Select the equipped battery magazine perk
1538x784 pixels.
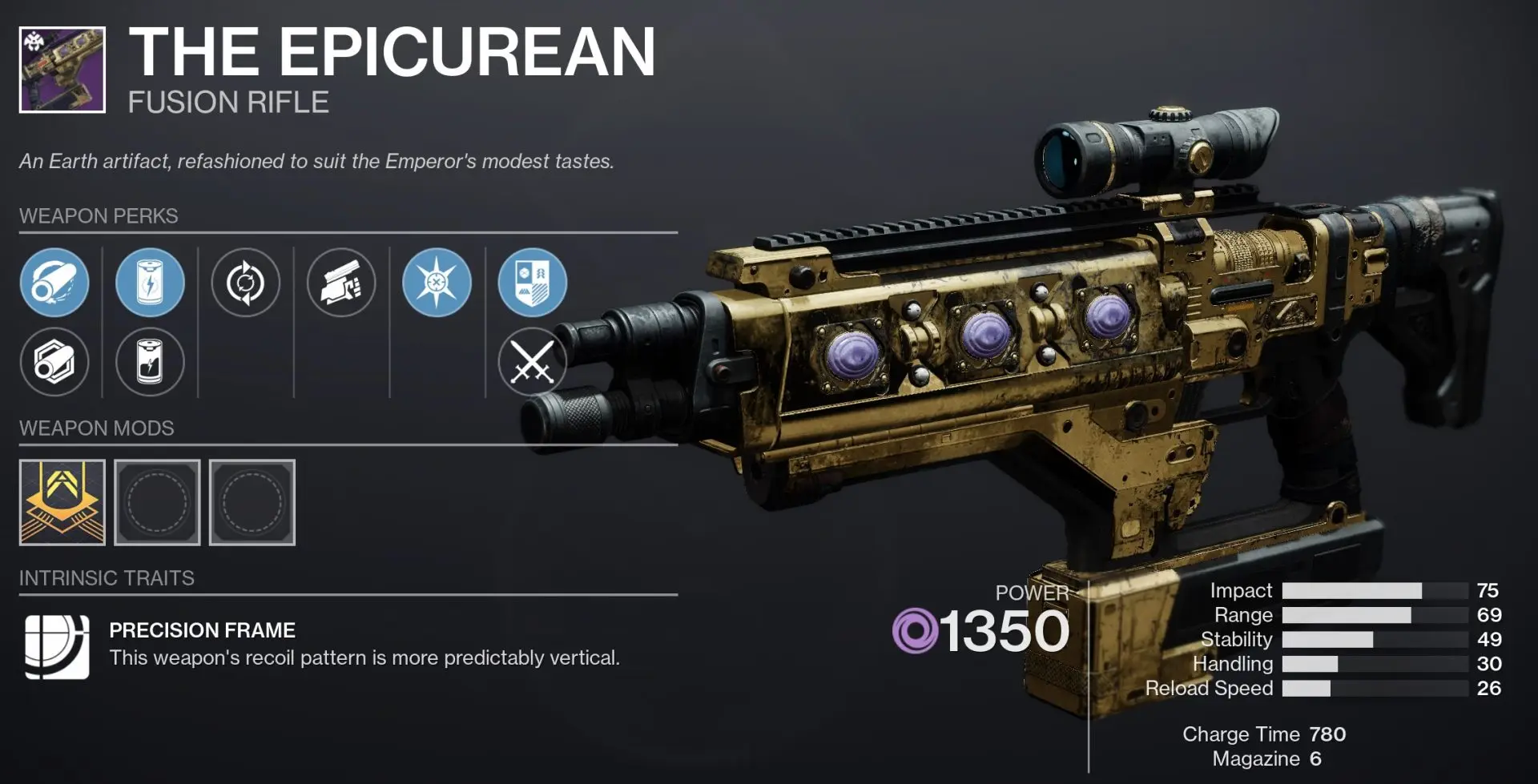click(149, 283)
